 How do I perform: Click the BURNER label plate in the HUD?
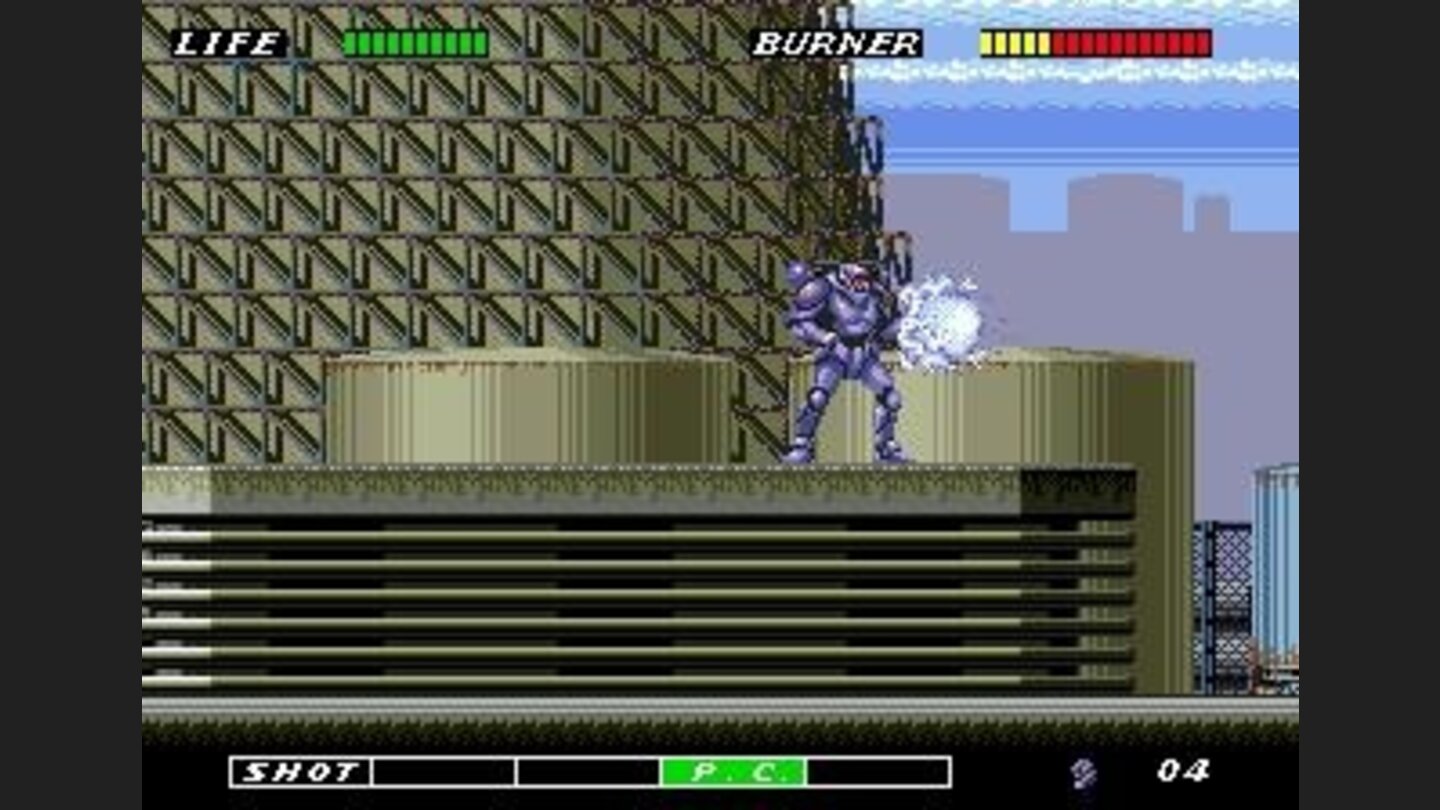point(835,43)
